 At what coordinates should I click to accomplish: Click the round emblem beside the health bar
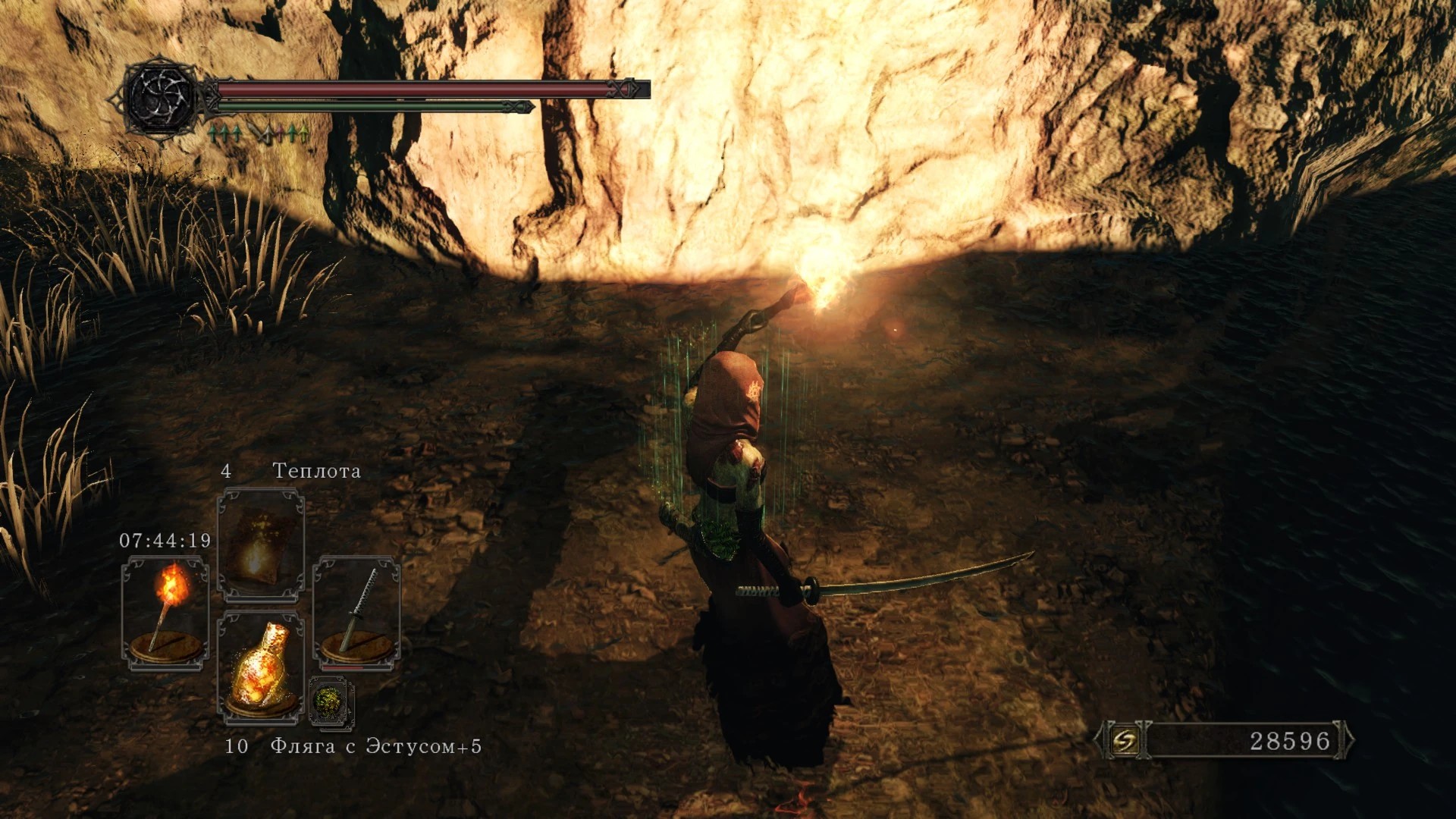tap(161, 97)
